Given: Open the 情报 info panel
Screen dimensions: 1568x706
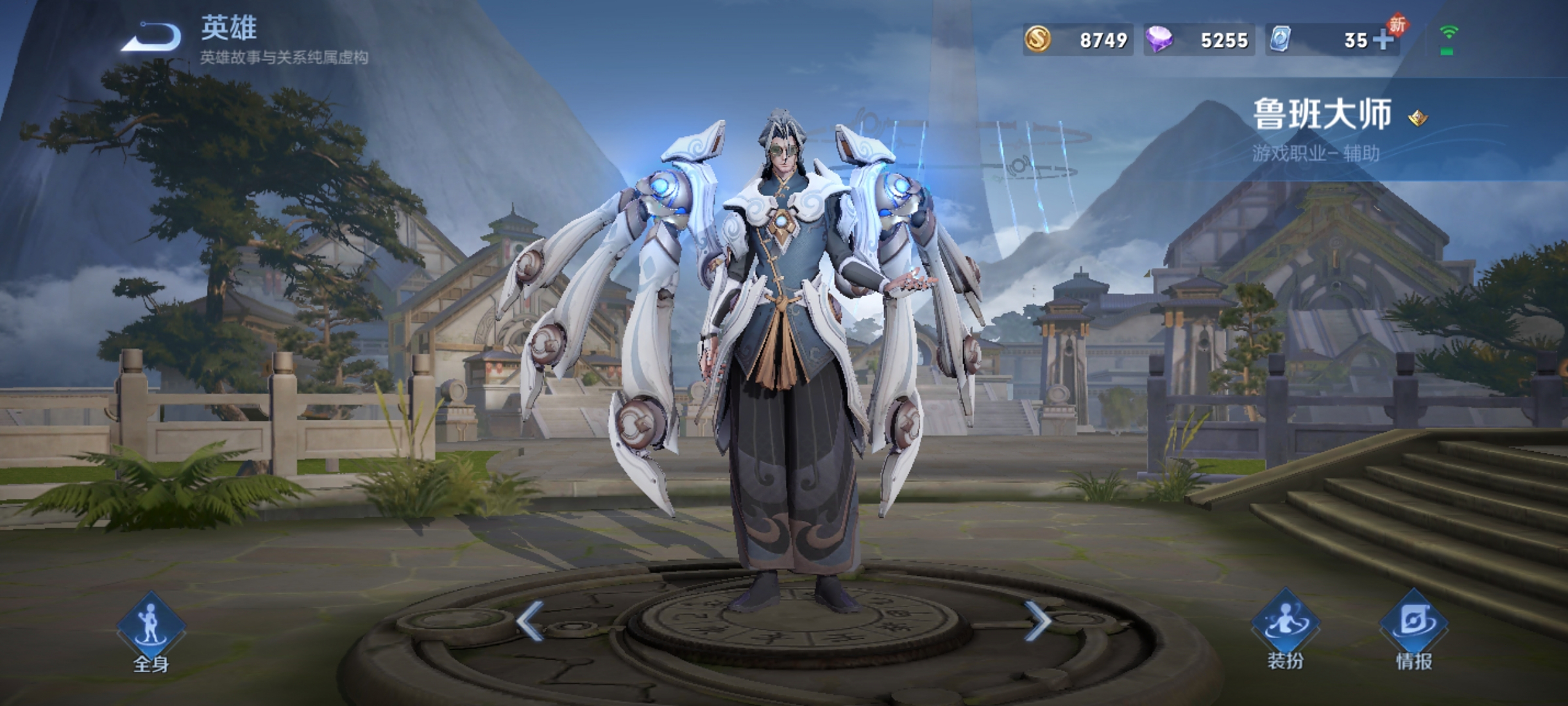Looking at the screenshot, I should coord(1414,629).
